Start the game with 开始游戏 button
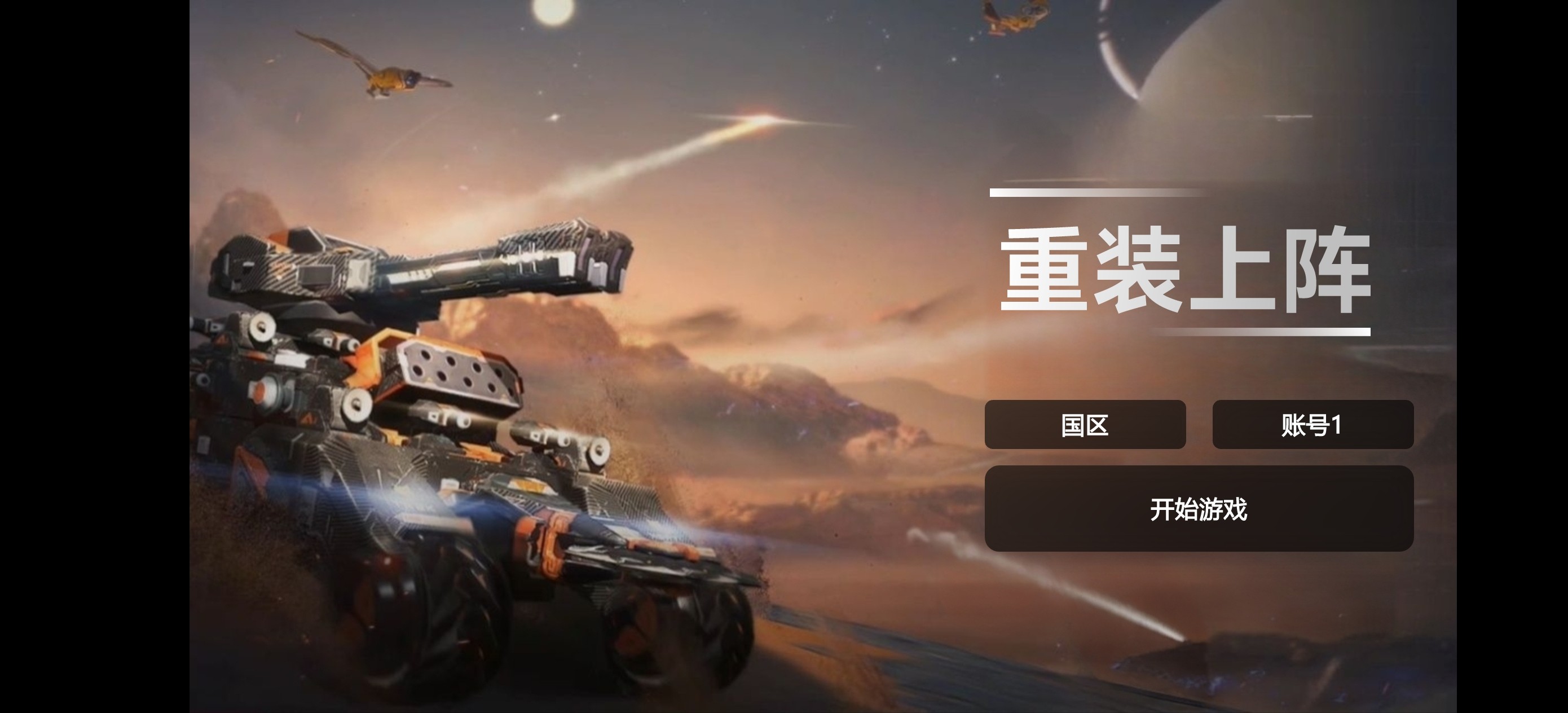This screenshot has height=713, width=1568. (1199, 508)
